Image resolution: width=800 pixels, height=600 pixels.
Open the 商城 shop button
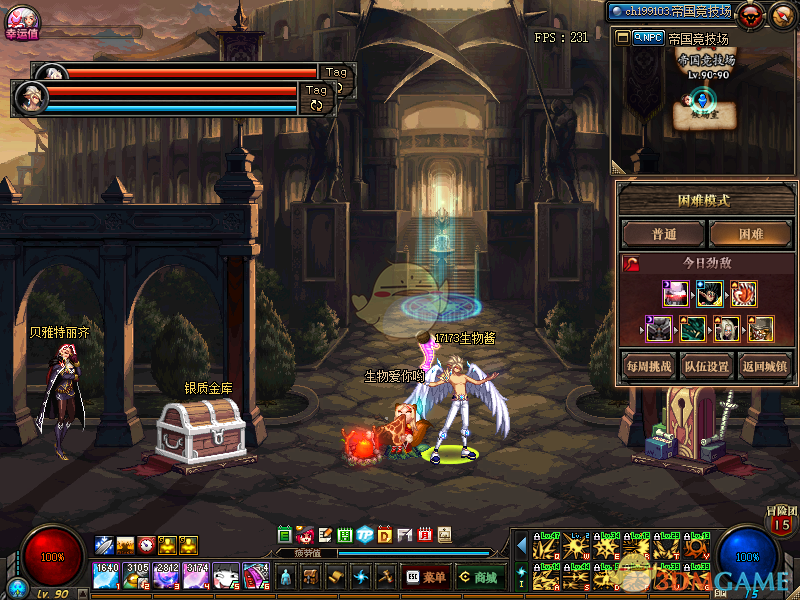(x=479, y=577)
